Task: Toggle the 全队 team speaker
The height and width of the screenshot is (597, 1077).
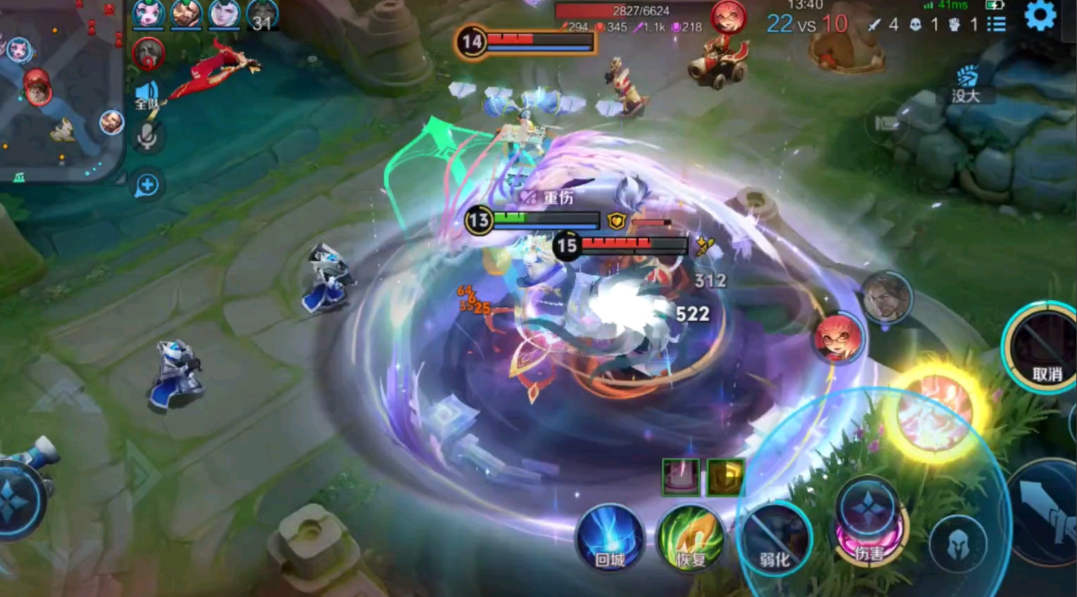Action: [147, 96]
